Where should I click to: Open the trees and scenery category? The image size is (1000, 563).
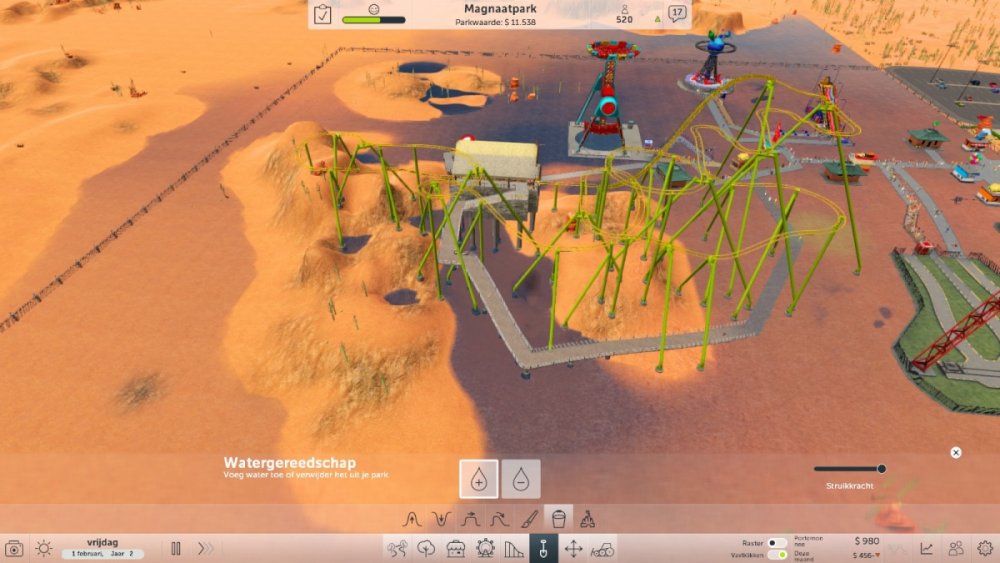(427, 548)
